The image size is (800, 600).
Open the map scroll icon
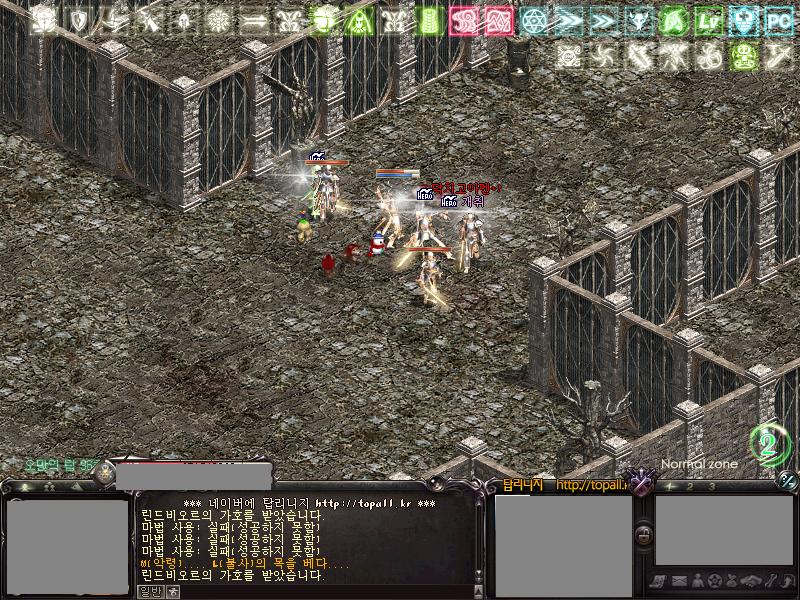pos(660,581)
